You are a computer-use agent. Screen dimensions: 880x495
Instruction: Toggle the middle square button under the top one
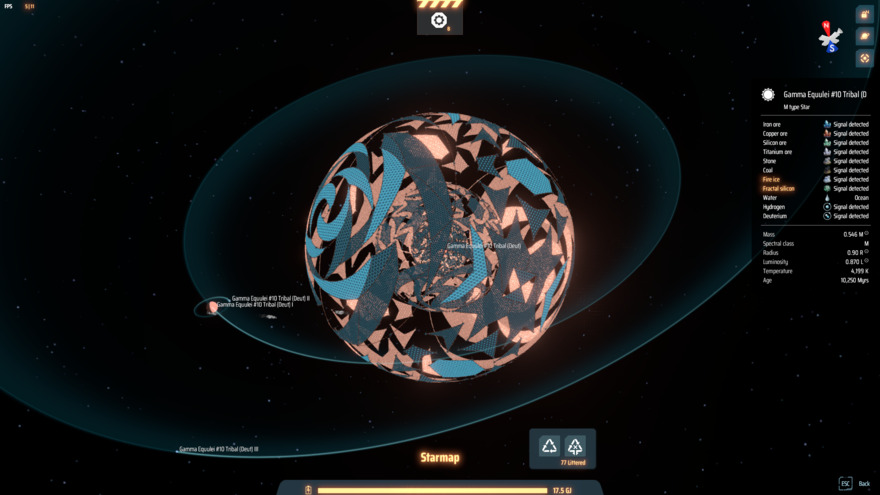[x=865, y=36]
